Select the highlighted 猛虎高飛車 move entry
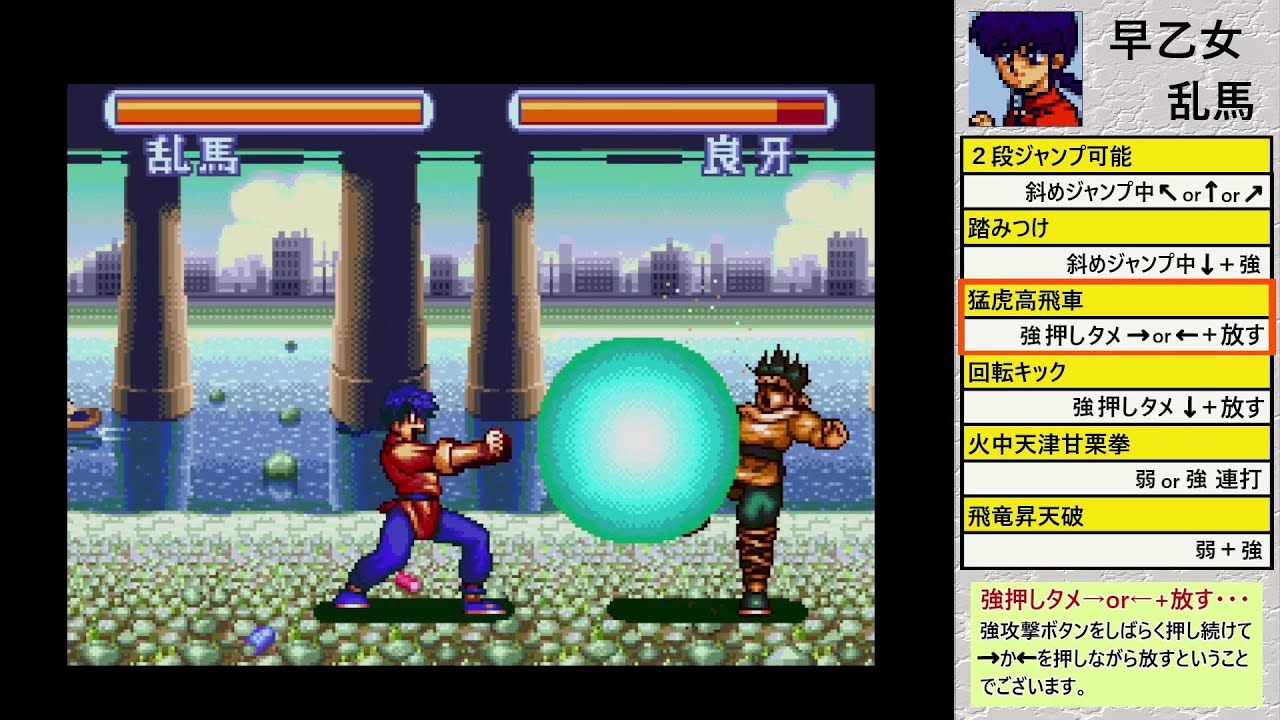 1116,317
